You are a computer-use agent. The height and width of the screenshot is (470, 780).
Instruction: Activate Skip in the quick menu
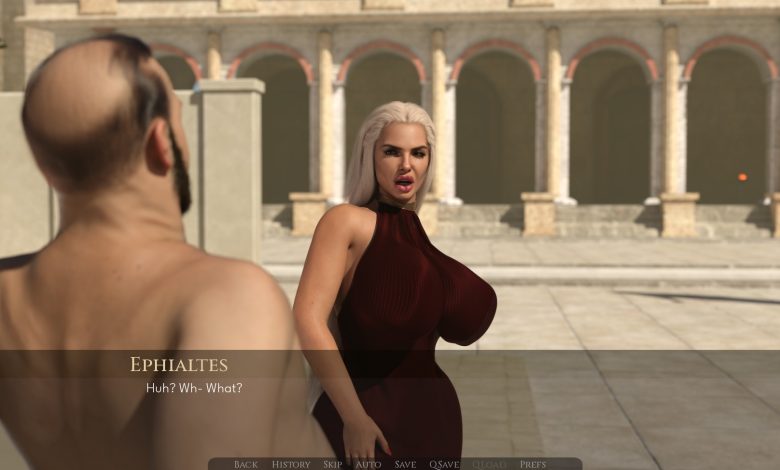[332, 464]
